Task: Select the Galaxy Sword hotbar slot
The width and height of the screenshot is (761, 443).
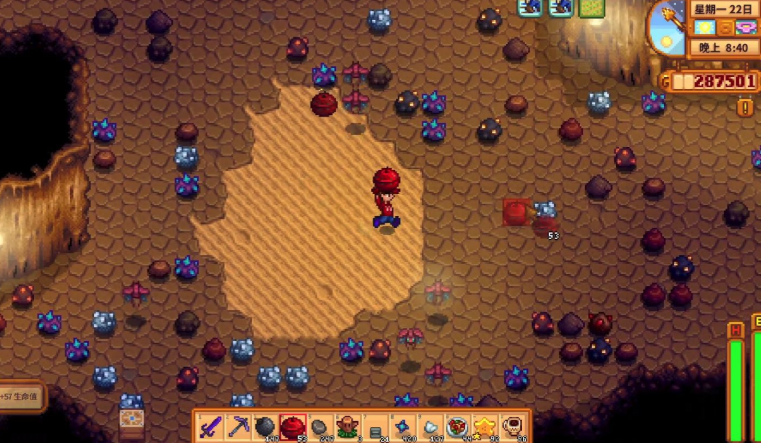Action: (210, 427)
